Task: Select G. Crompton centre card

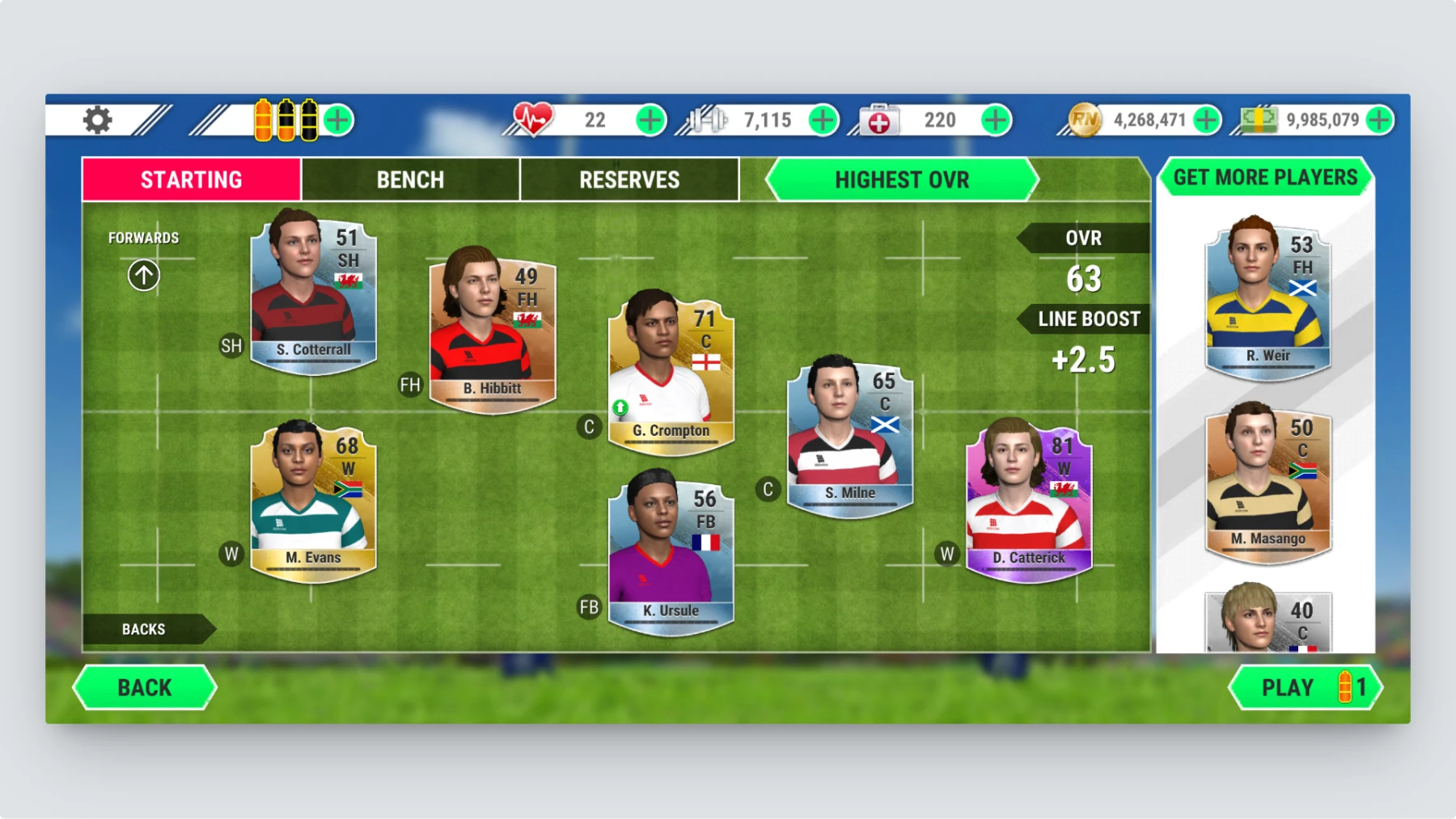Action: pos(671,372)
